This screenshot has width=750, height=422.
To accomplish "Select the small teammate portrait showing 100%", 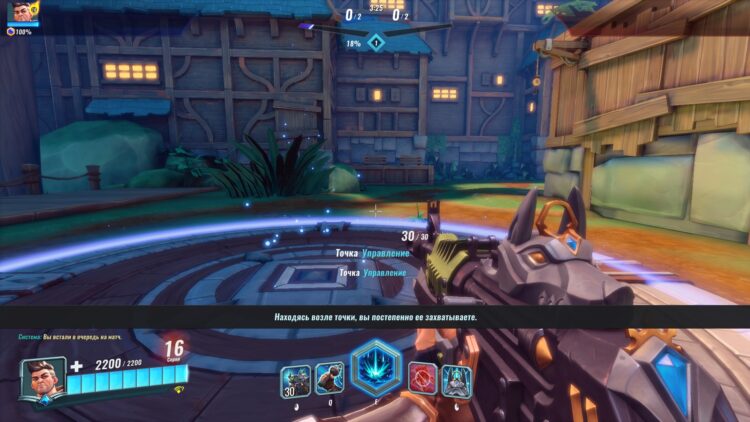I will pyautogui.click(x=22, y=12).
